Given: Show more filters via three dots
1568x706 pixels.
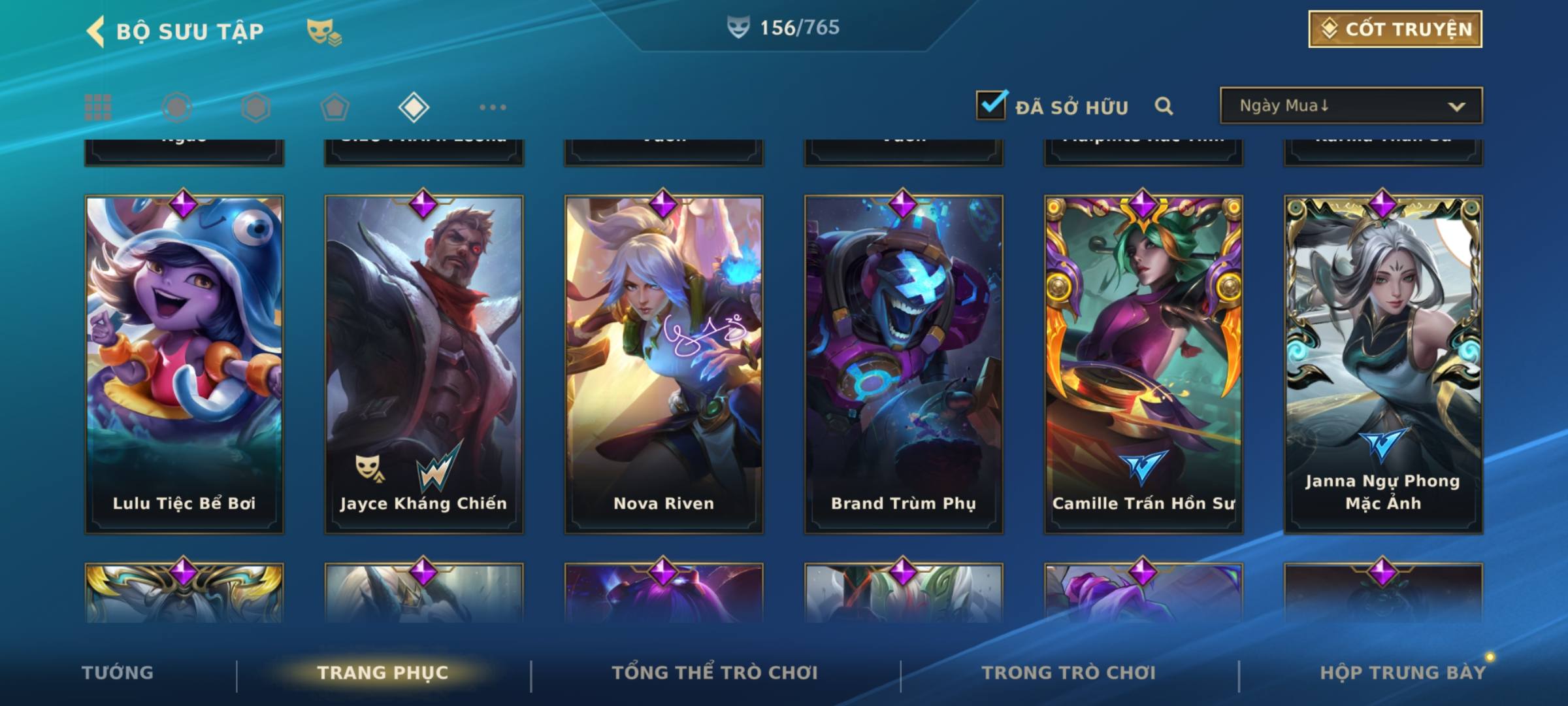Looking at the screenshot, I should [x=493, y=107].
